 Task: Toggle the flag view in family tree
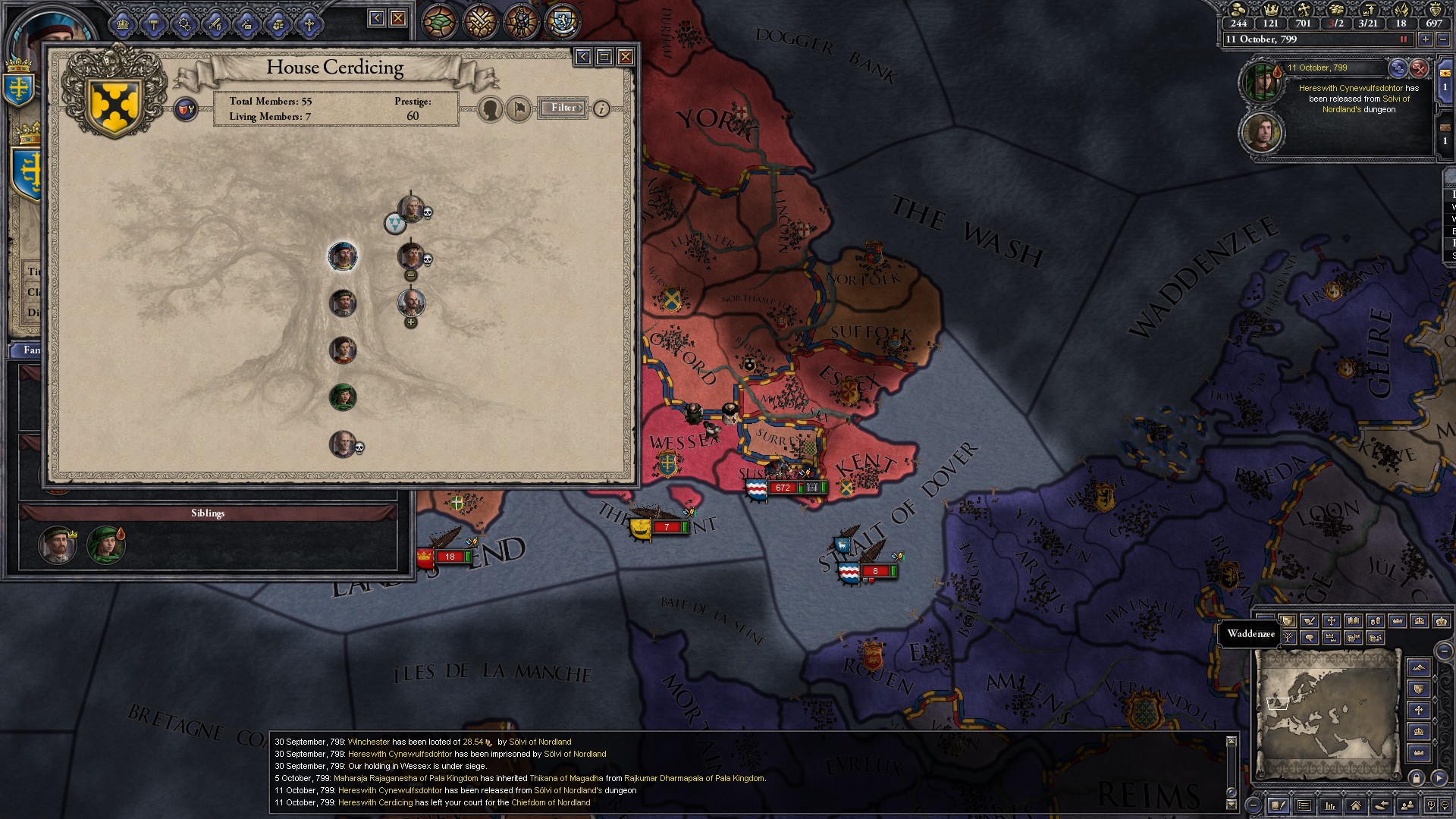519,109
